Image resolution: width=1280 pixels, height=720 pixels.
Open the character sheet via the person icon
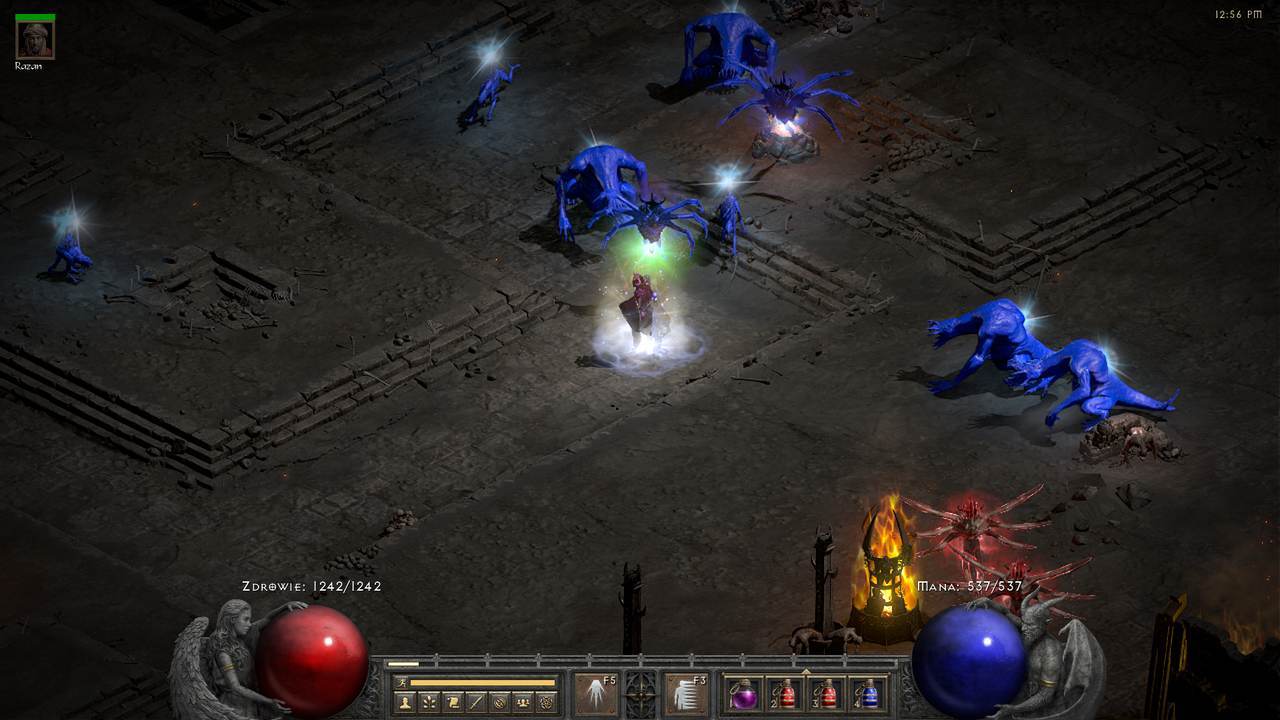tap(405, 702)
